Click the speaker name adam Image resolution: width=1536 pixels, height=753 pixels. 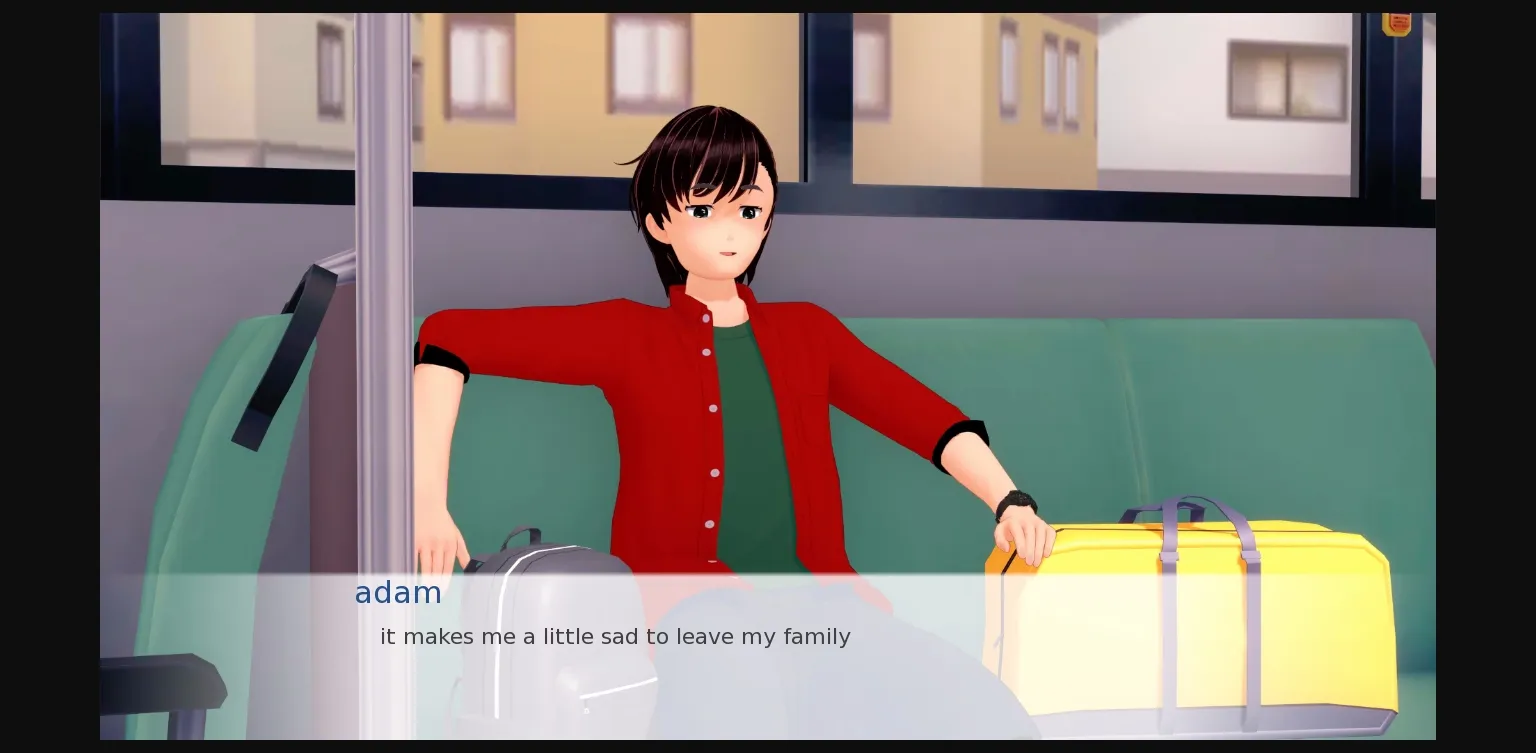[x=398, y=593]
